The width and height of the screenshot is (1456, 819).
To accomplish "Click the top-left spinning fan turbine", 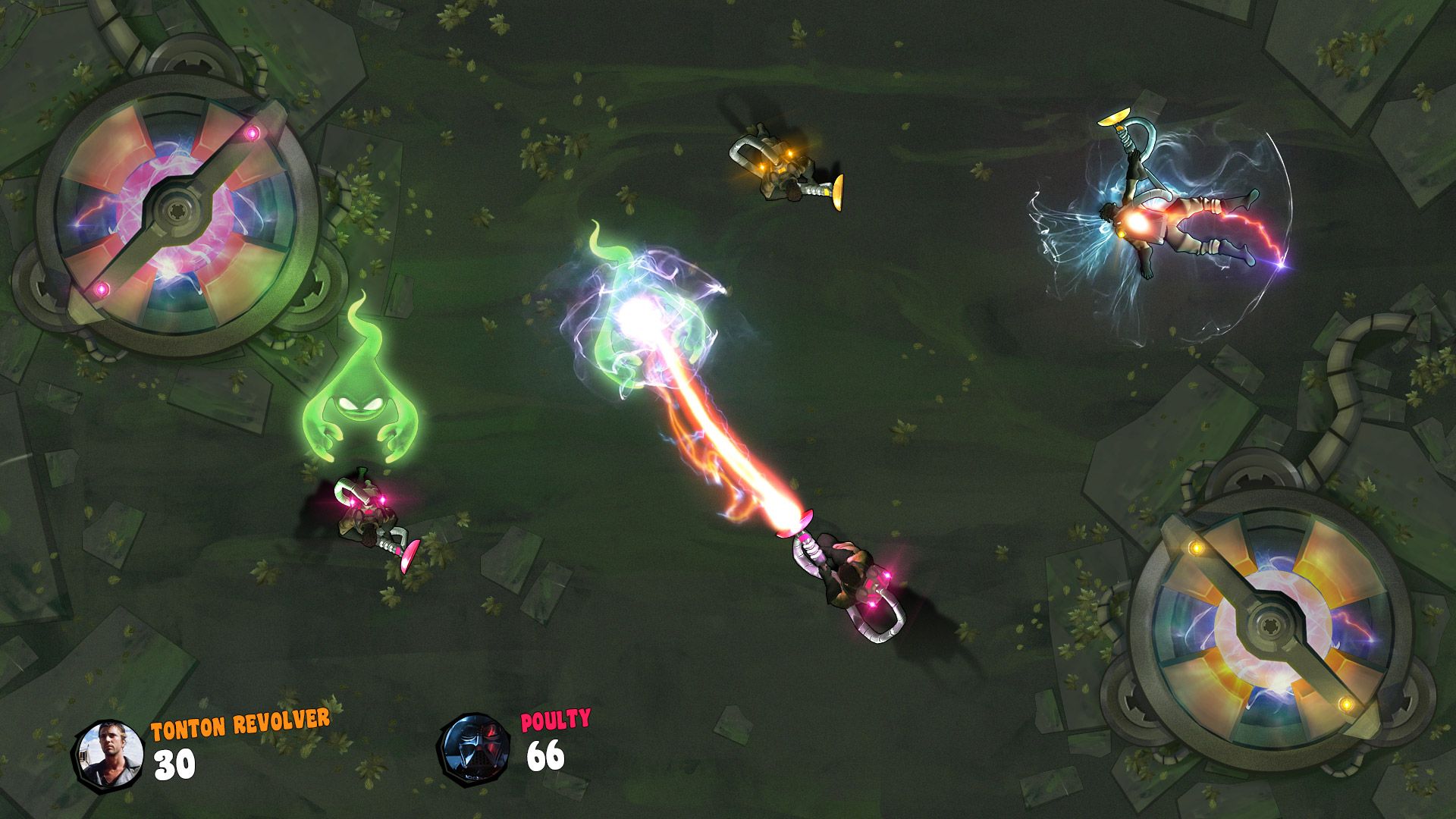I will (174, 212).
